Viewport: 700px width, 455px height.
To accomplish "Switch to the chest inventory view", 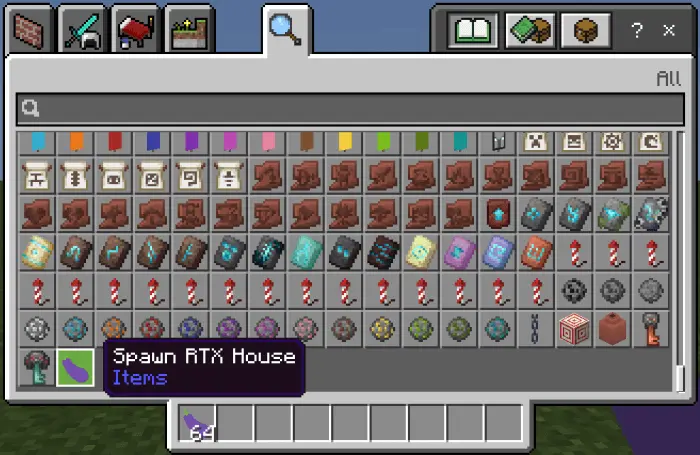I will point(585,31).
